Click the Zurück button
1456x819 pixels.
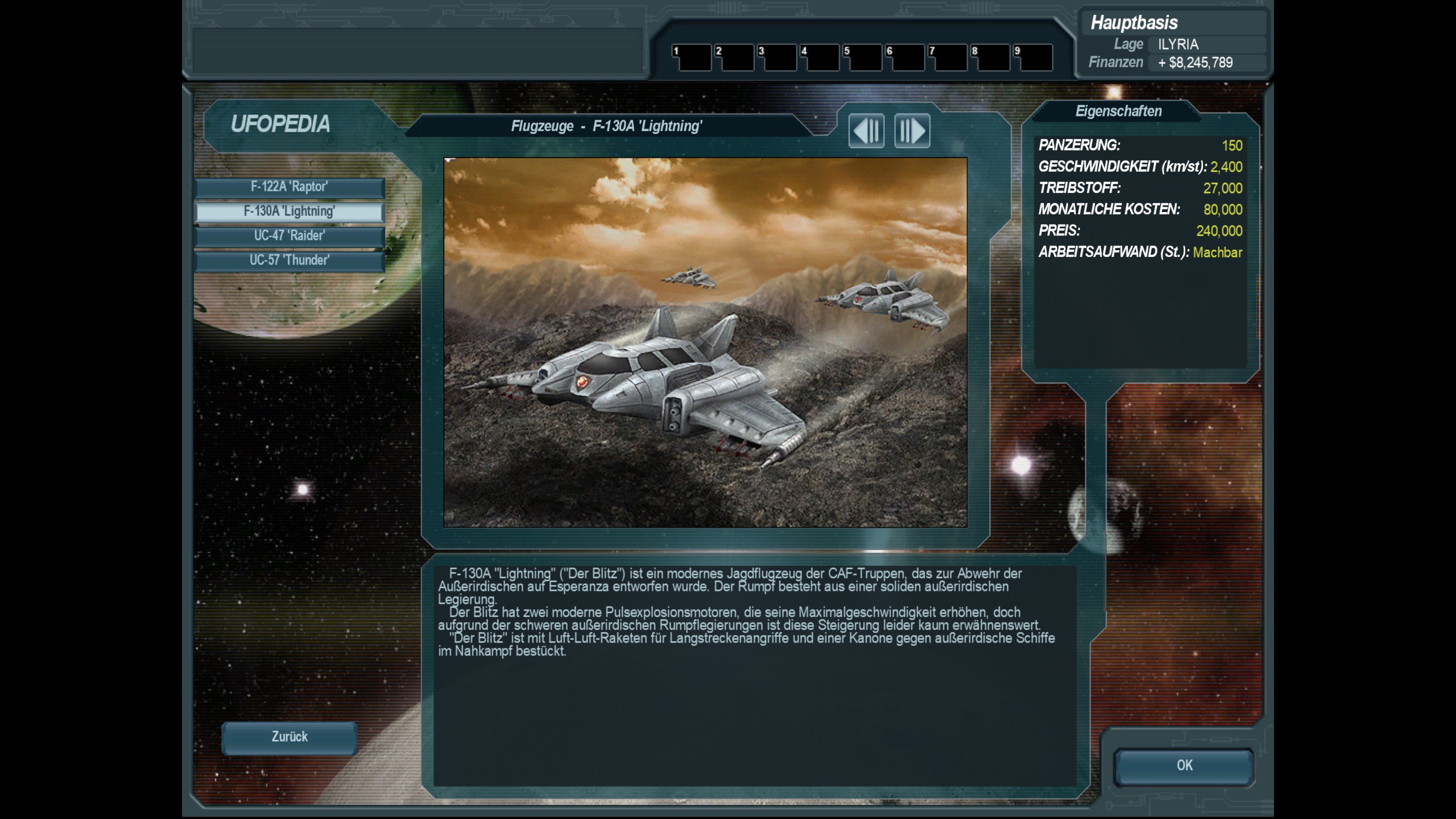tap(289, 737)
